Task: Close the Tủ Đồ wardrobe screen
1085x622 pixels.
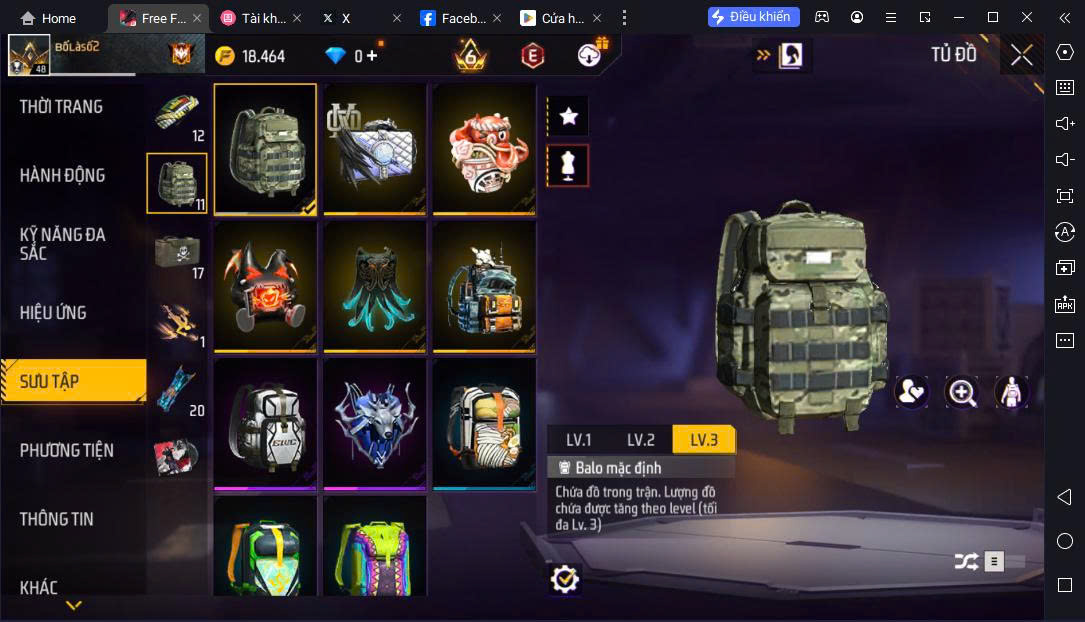Action: click(x=1021, y=55)
